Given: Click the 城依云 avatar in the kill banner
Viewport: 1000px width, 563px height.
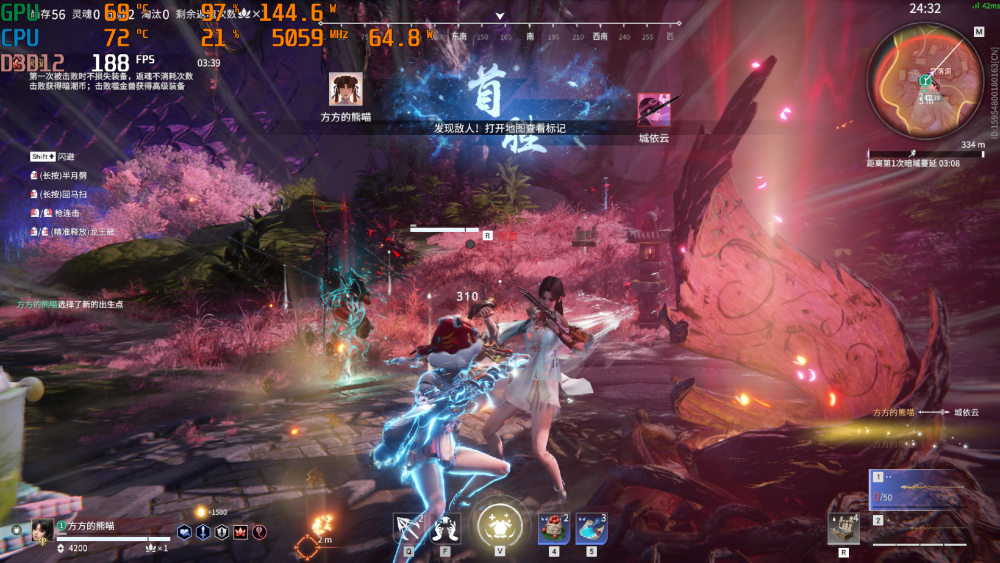Looking at the screenshot, I should click(654, 109).
